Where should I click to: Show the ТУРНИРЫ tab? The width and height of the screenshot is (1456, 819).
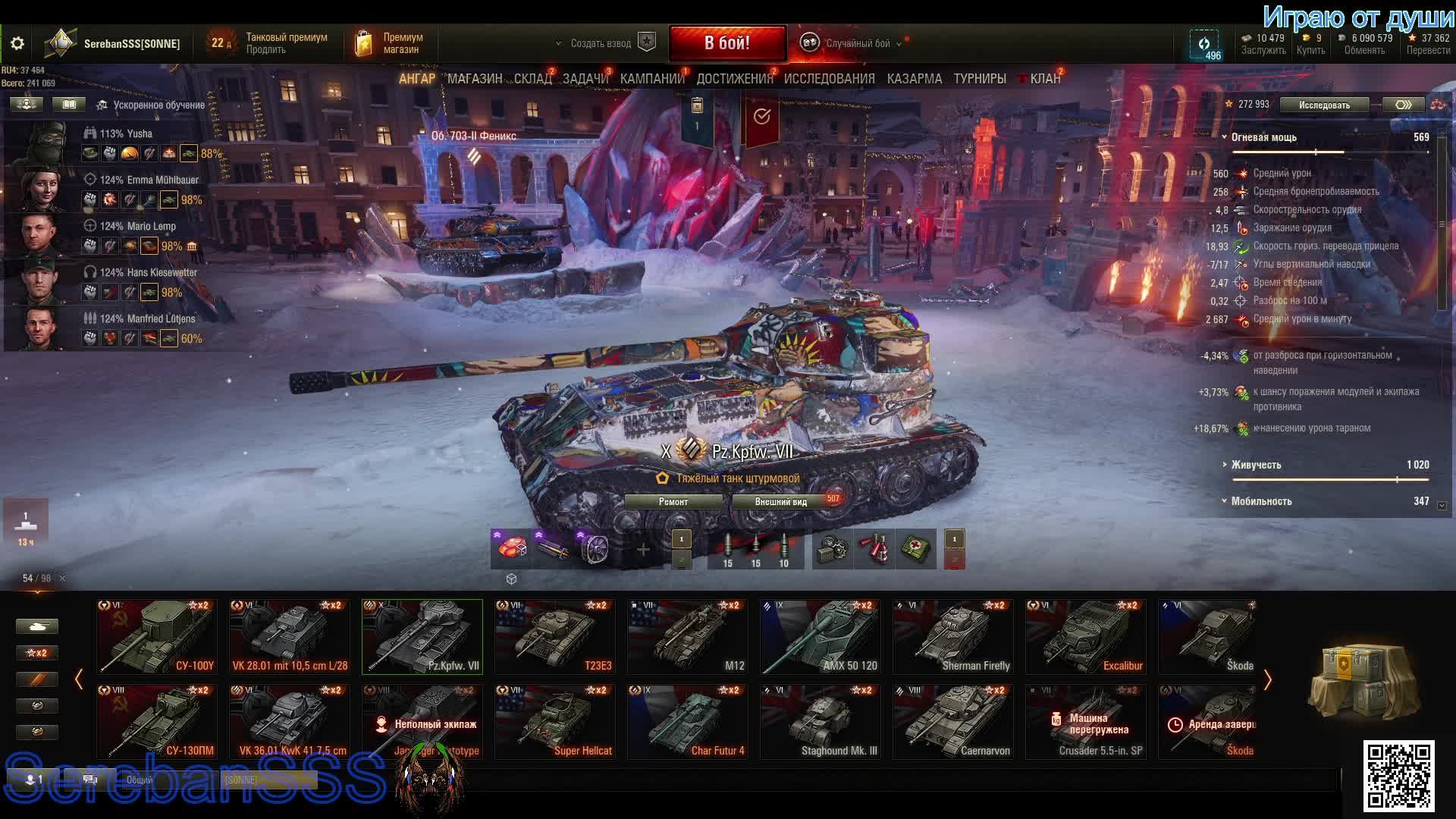pos(979,79)
